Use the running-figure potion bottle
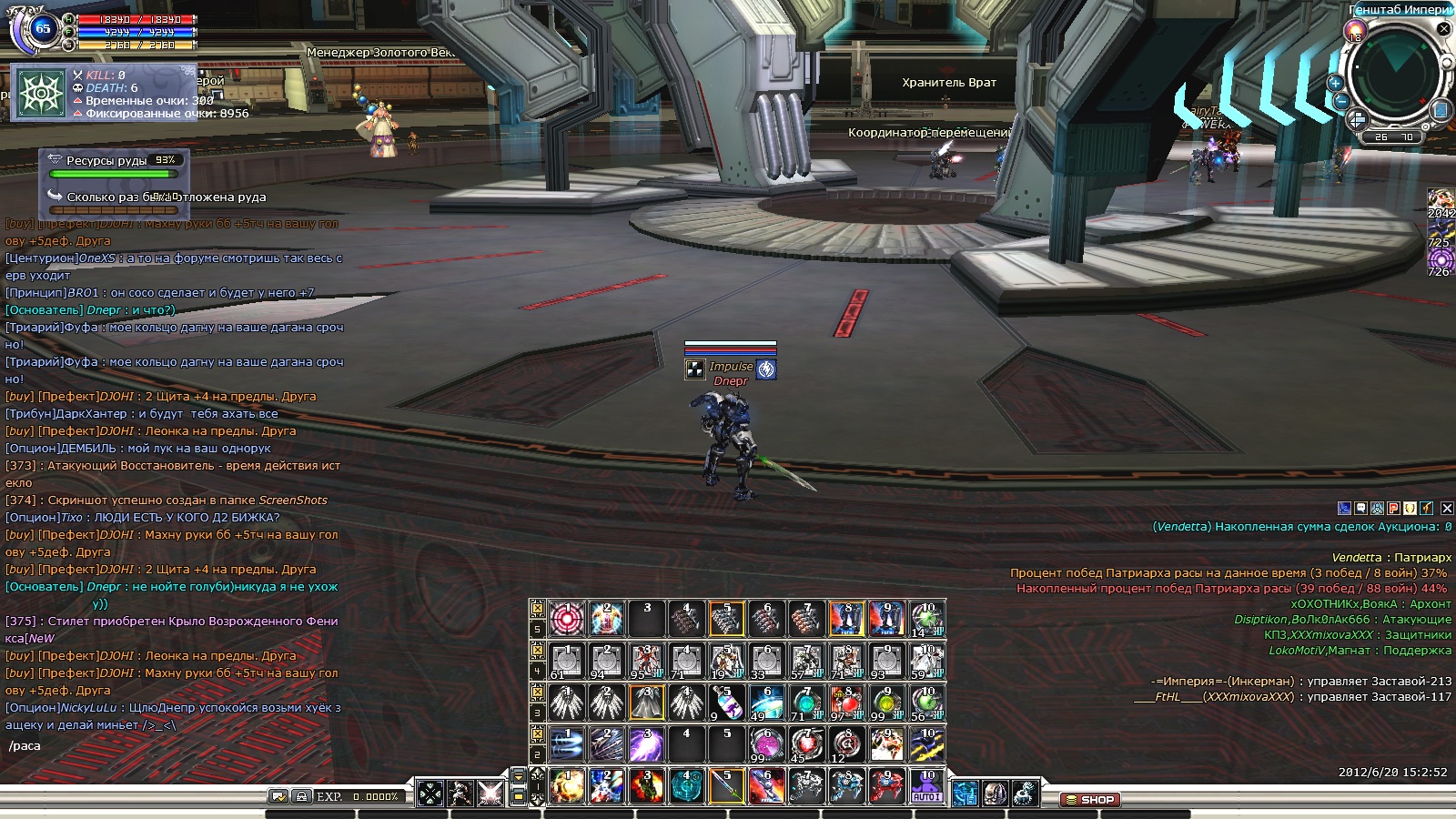This screenshot has height=819, width=1456. coord(726,703)
